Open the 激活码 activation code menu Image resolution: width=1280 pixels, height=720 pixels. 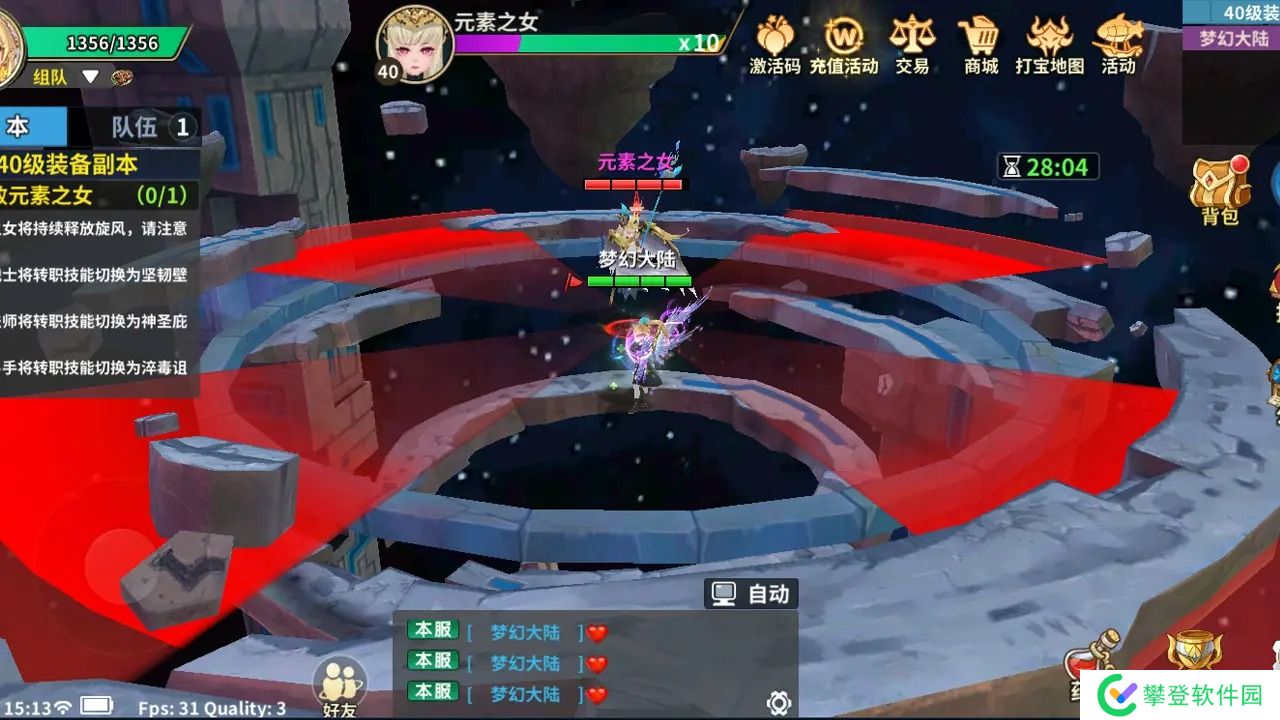coord(774,45)
